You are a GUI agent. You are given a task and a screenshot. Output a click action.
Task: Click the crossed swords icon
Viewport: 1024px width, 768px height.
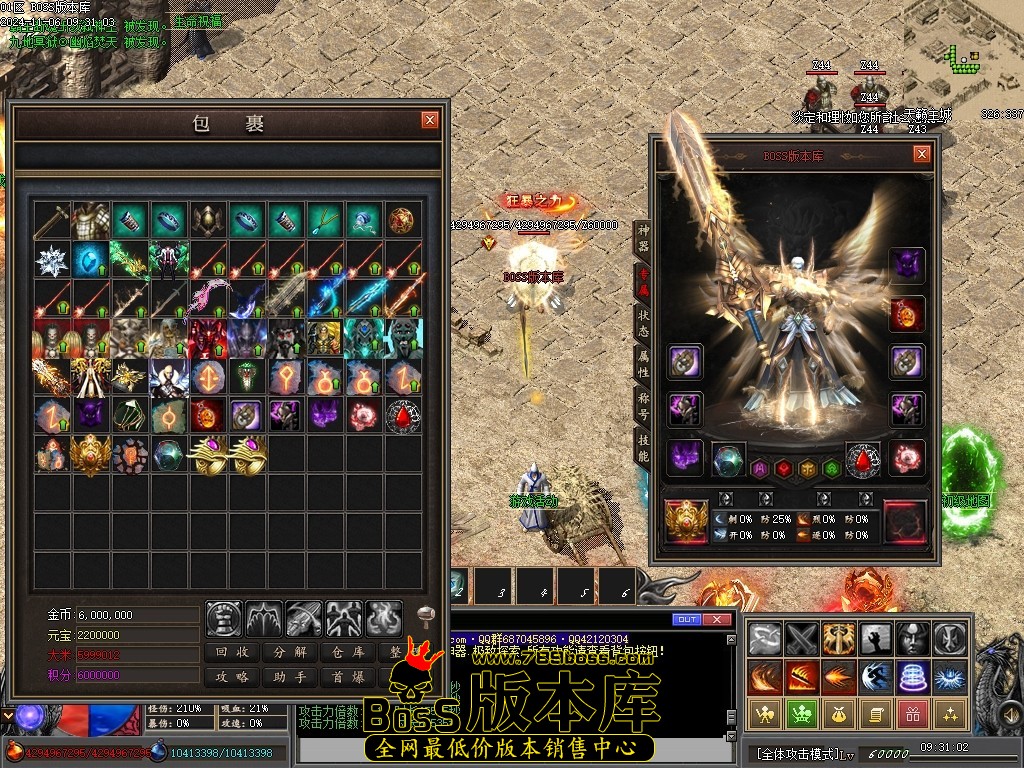[x=803, y=638]
